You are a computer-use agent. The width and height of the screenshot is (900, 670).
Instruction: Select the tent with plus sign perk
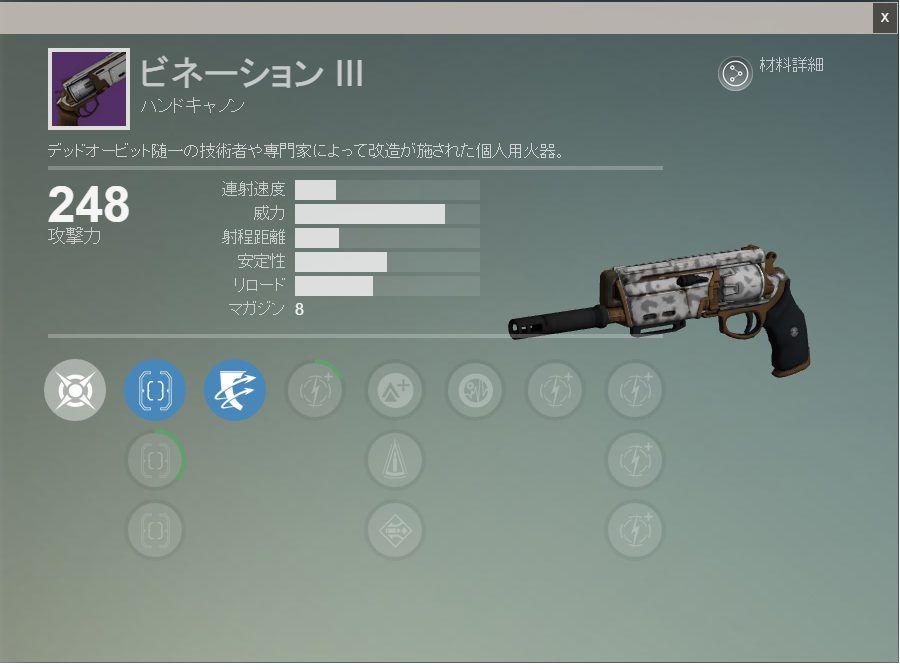[x=395, y=390]
